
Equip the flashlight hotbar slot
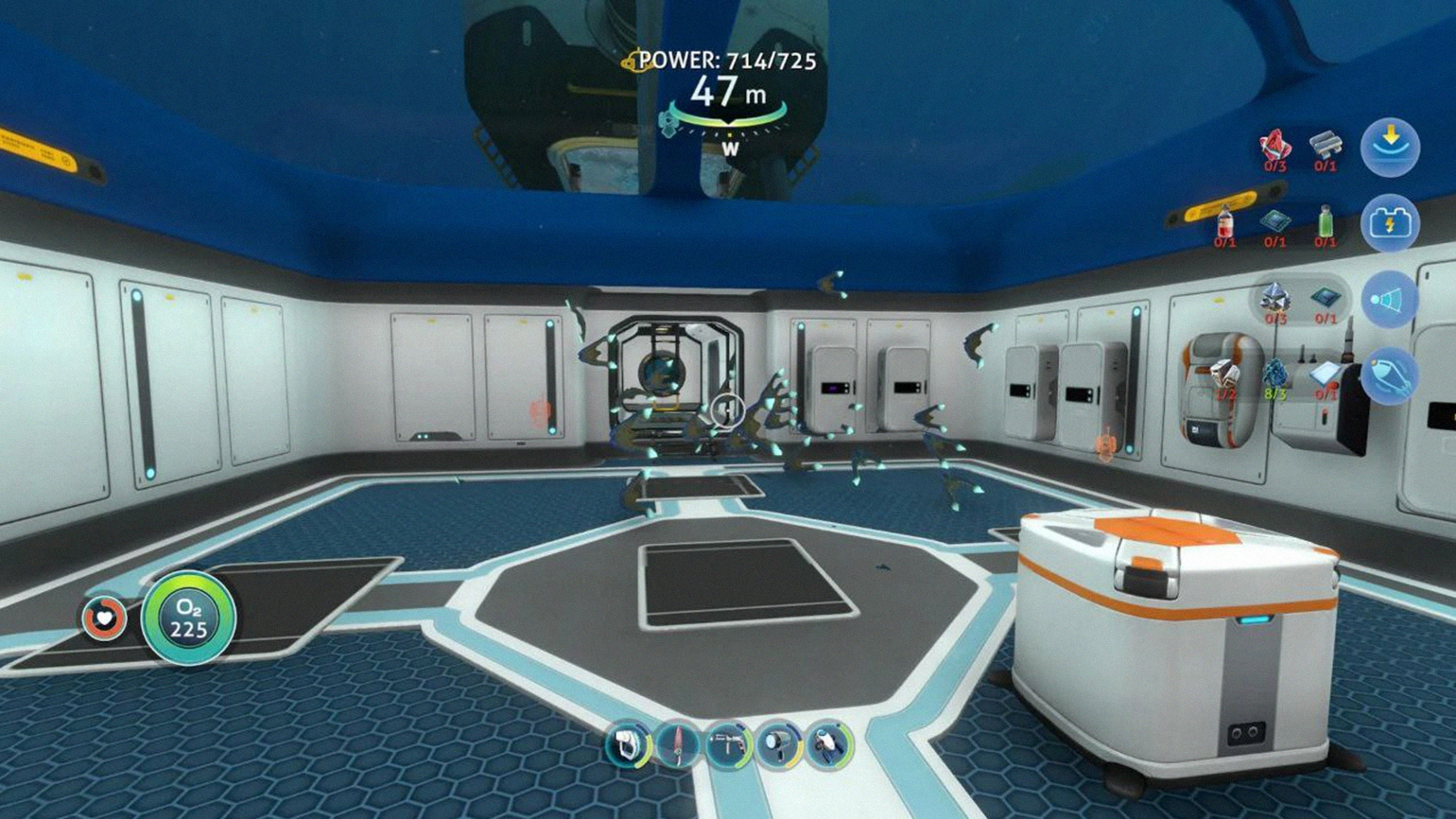pos(779,744)
